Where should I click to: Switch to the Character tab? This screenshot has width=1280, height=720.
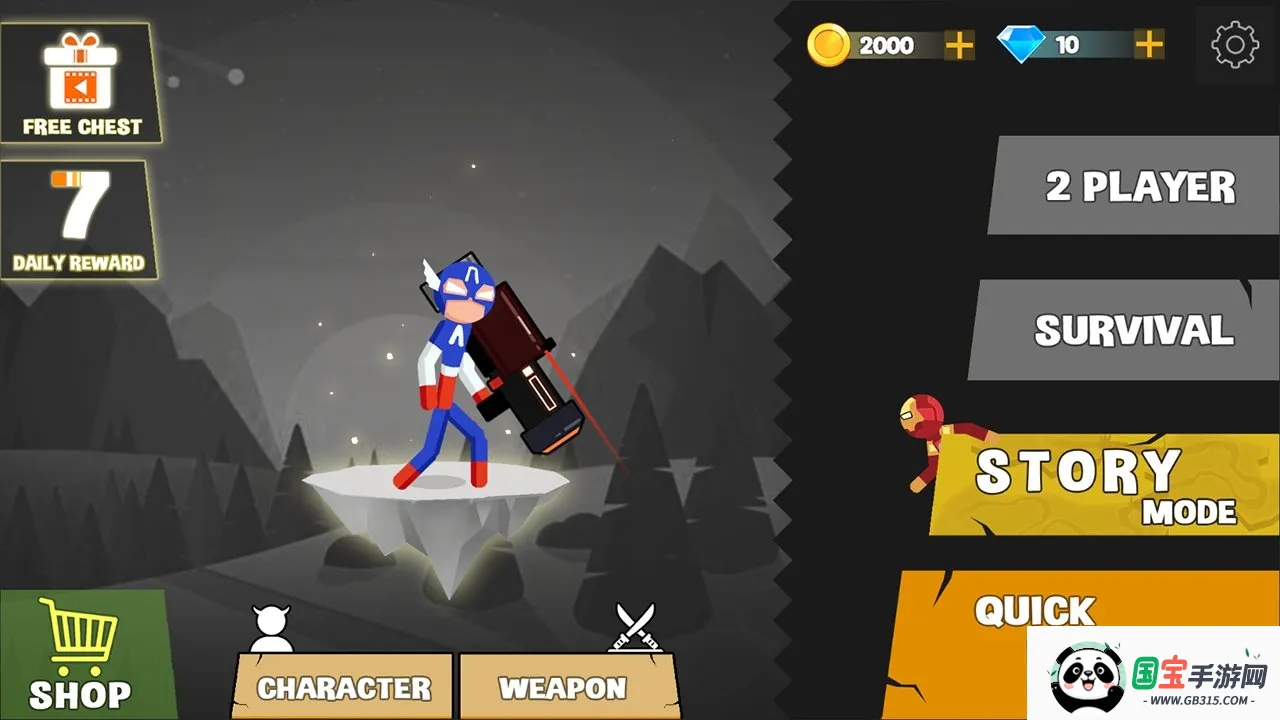pyautogui.click(x=344, y=687)
